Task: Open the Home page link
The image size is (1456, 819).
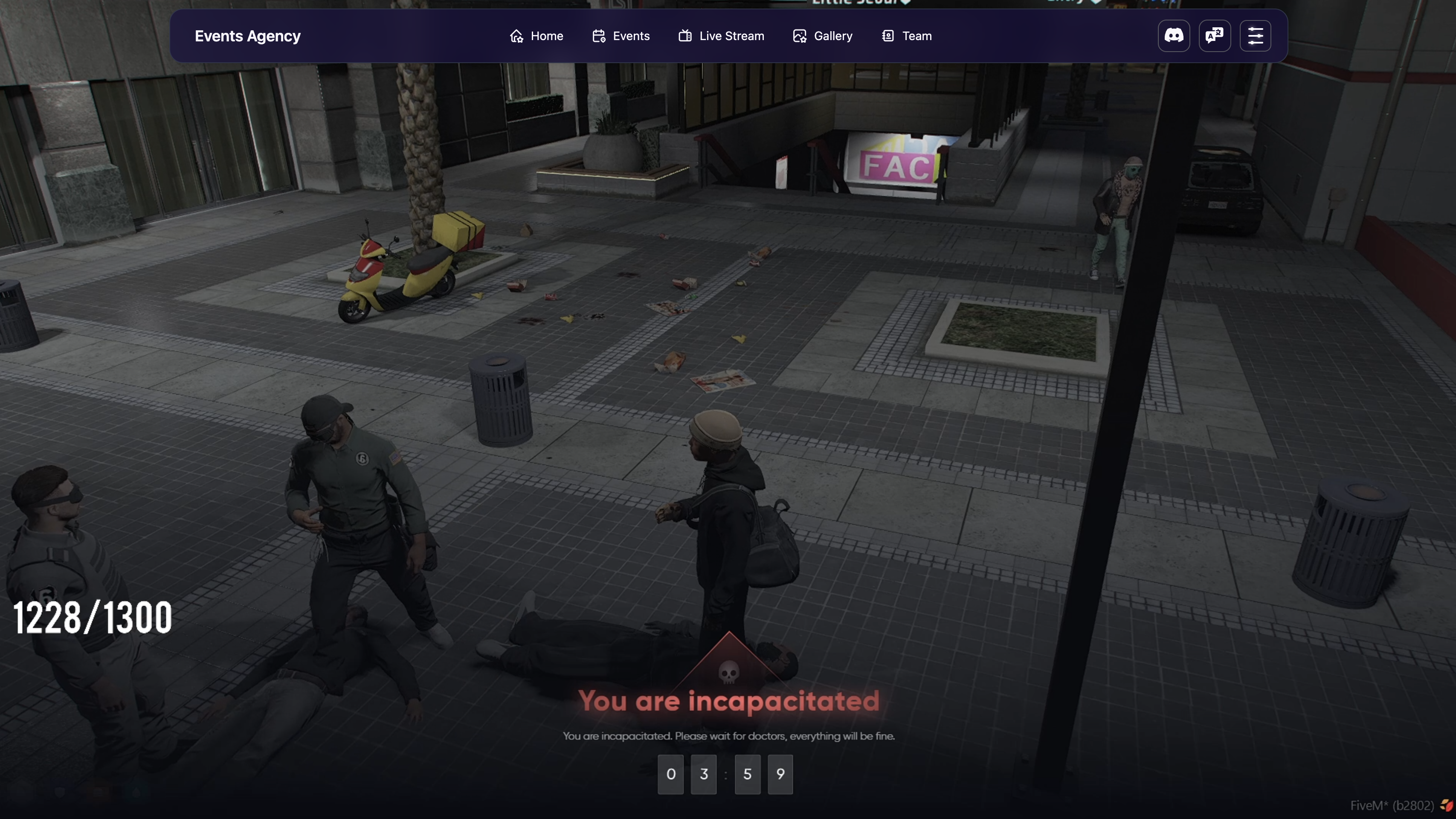Action: pos(537,36)
